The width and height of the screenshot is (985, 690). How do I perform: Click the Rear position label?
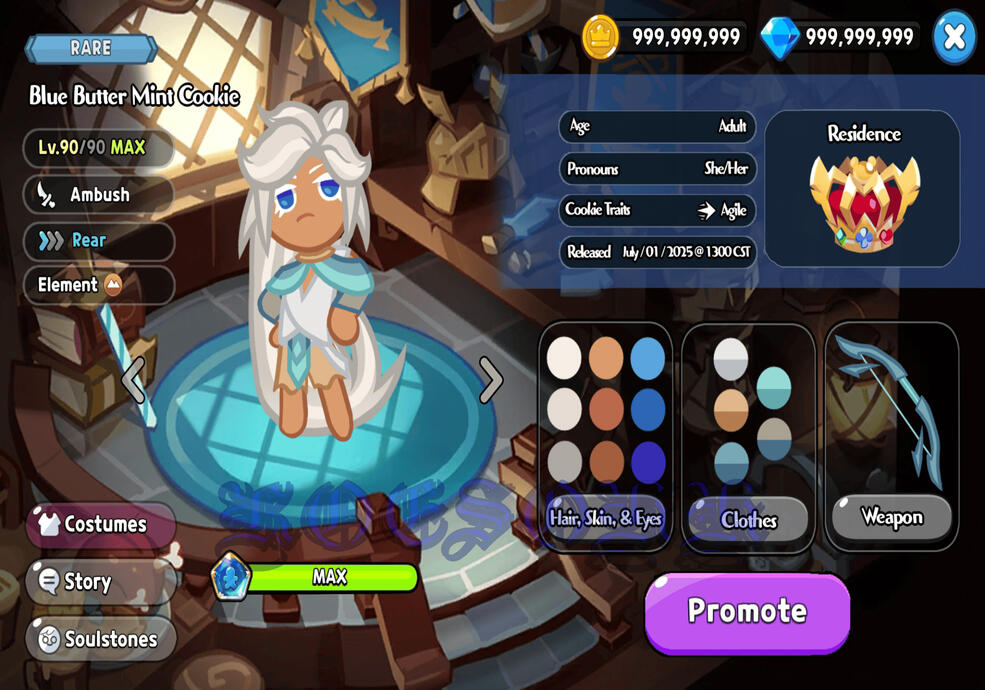(98, 240)
